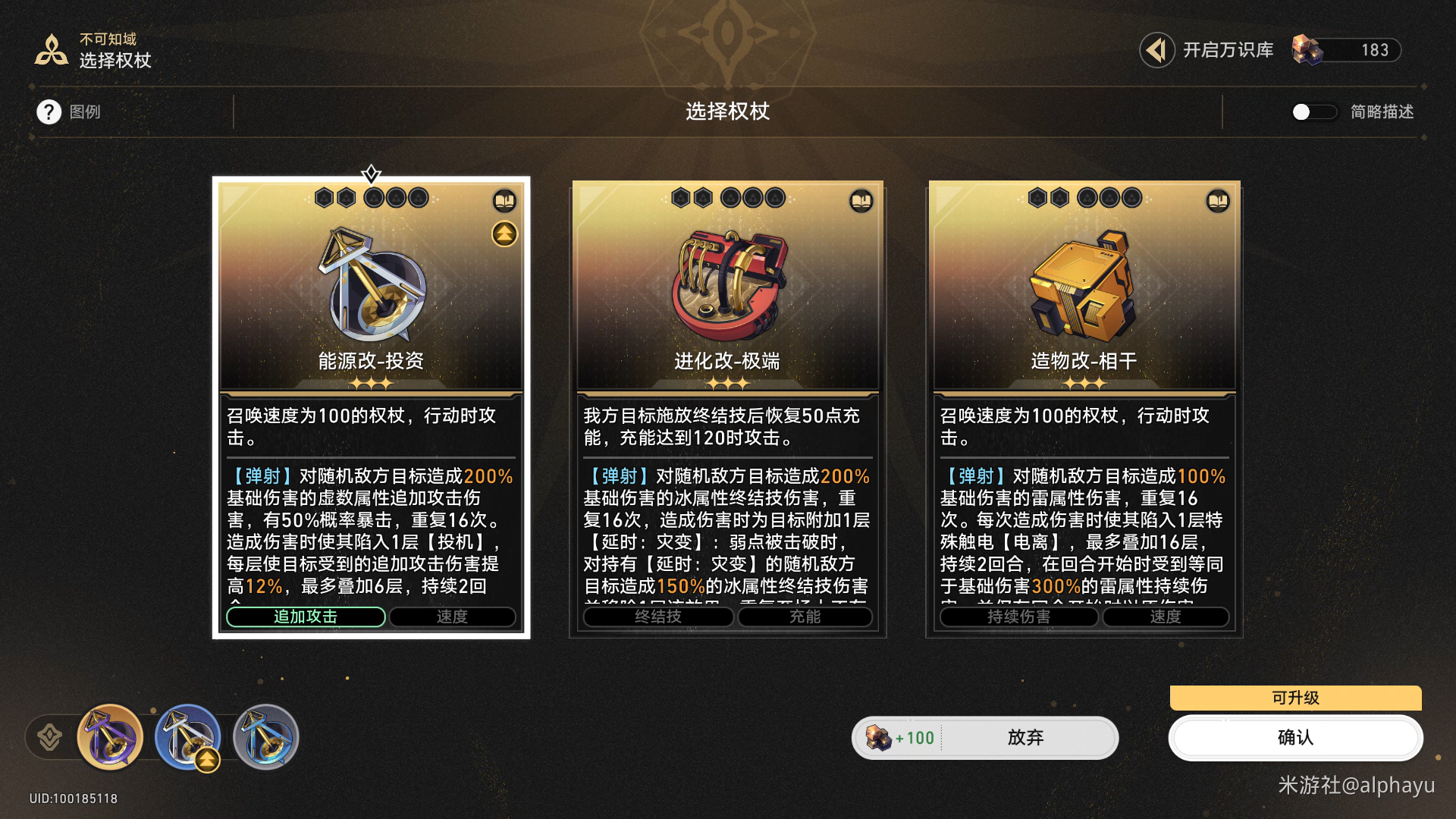
Task: Click the diamond emblem beside owned scepters
Action: tap(50, 737)
